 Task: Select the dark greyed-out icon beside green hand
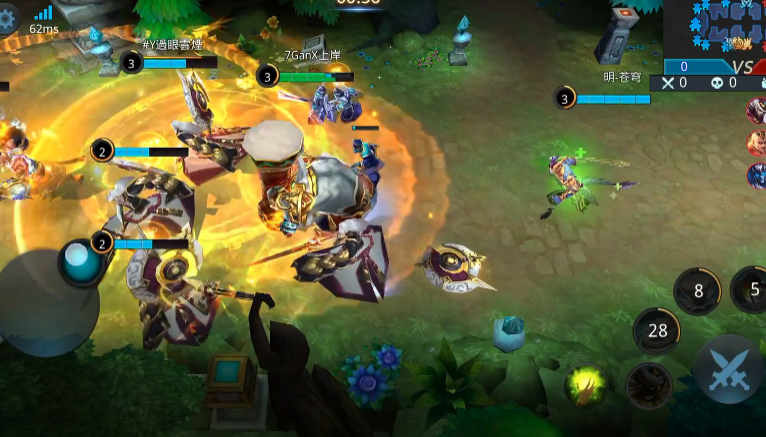(x=648, y=386)
